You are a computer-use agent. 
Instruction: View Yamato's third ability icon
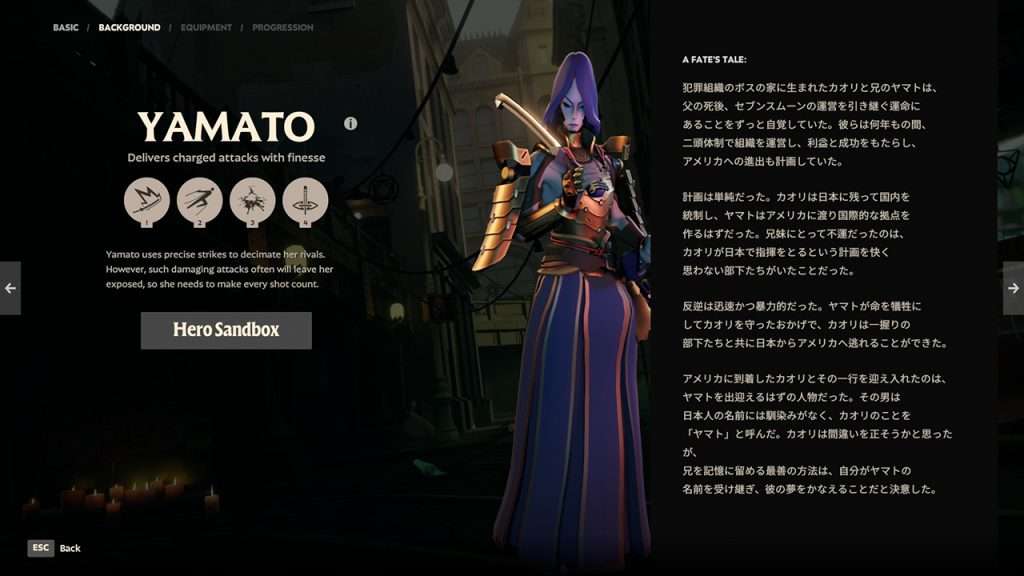pyautogui.click(x=252, y=200)
